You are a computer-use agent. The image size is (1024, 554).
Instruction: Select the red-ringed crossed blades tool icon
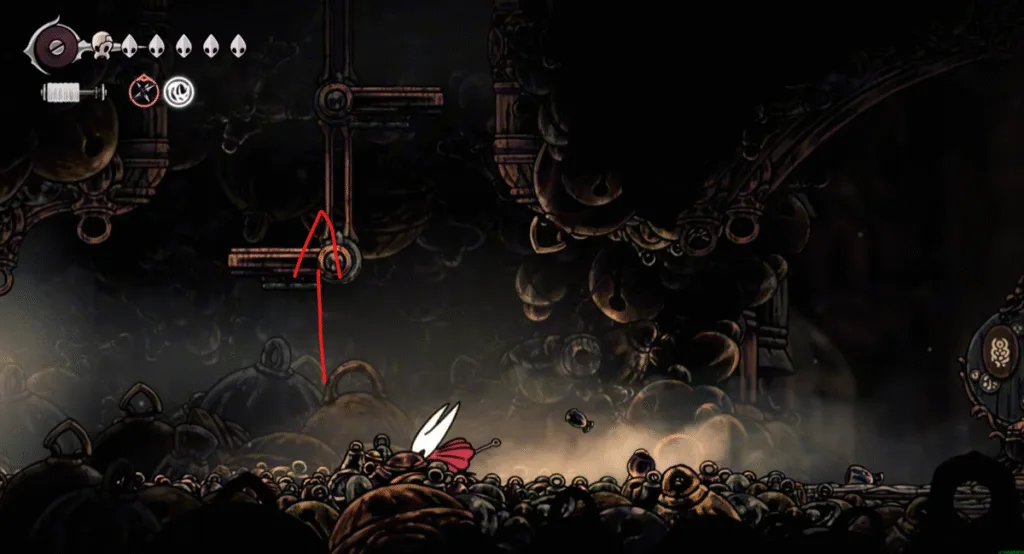[x=145, y=93]
